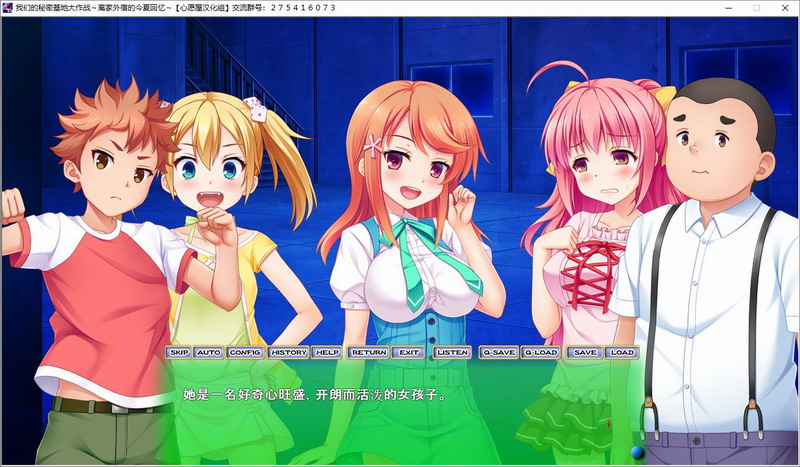Quick save with Q-SAVE
Image resolution: width=800 pixels, height=467 pixels.
coord(498,352)
